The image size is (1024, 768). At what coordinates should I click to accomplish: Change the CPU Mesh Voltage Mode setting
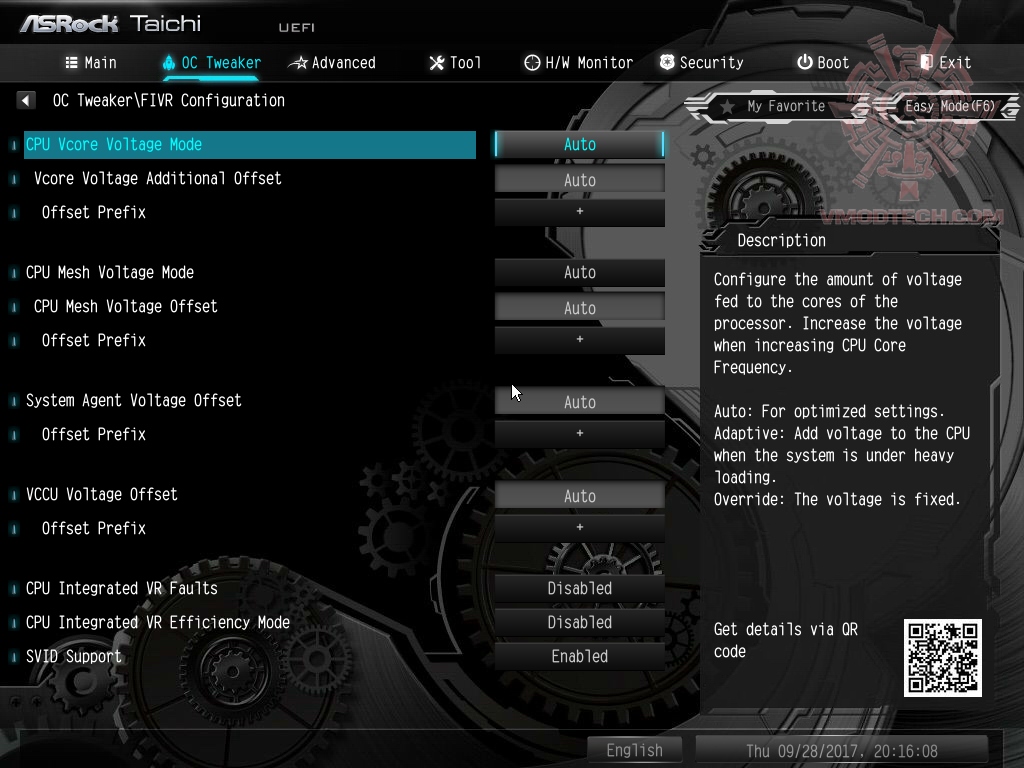click(579, 272)
